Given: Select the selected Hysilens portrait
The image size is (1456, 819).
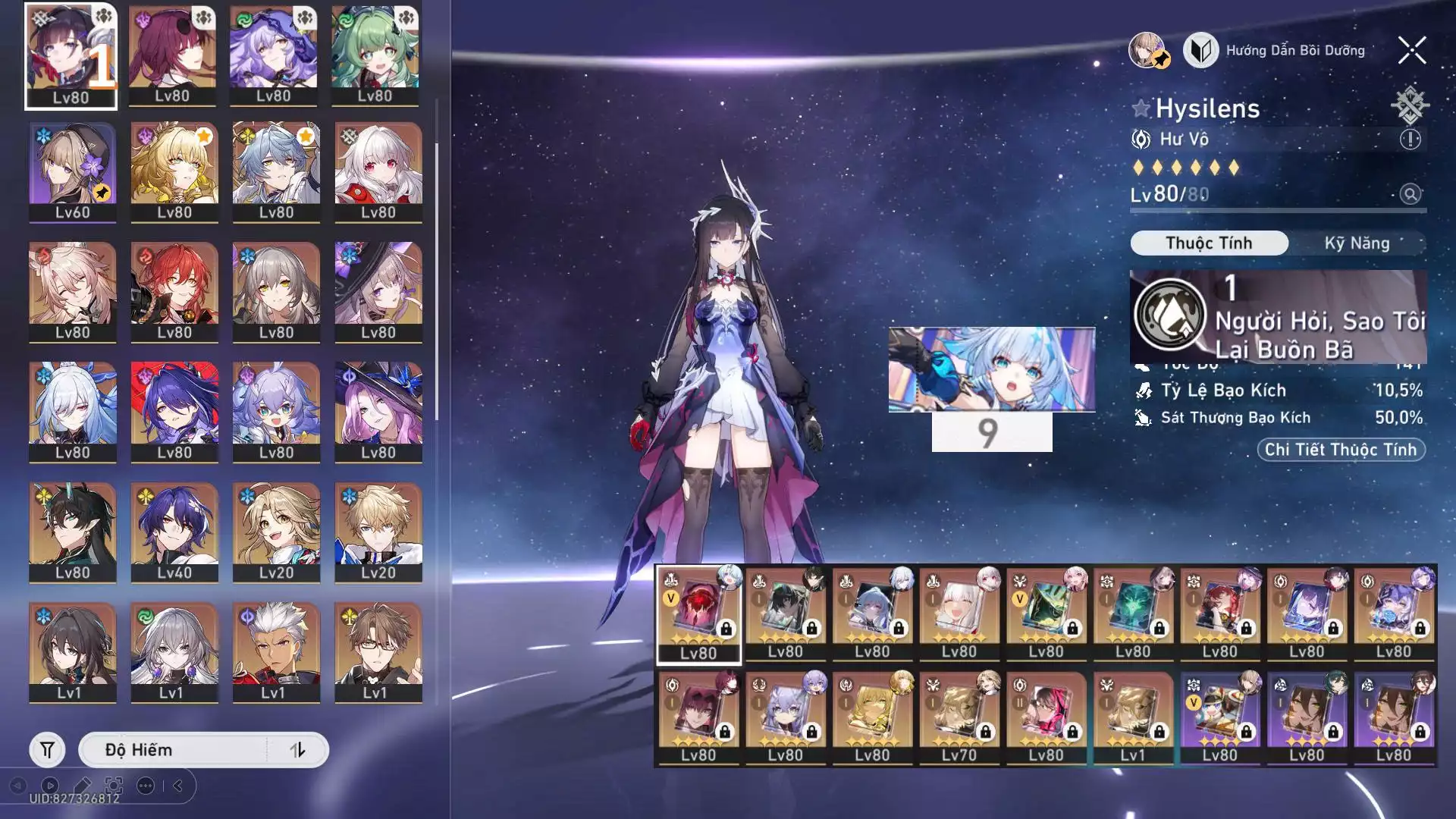Looking at the screenshot, I should point(71,55).
